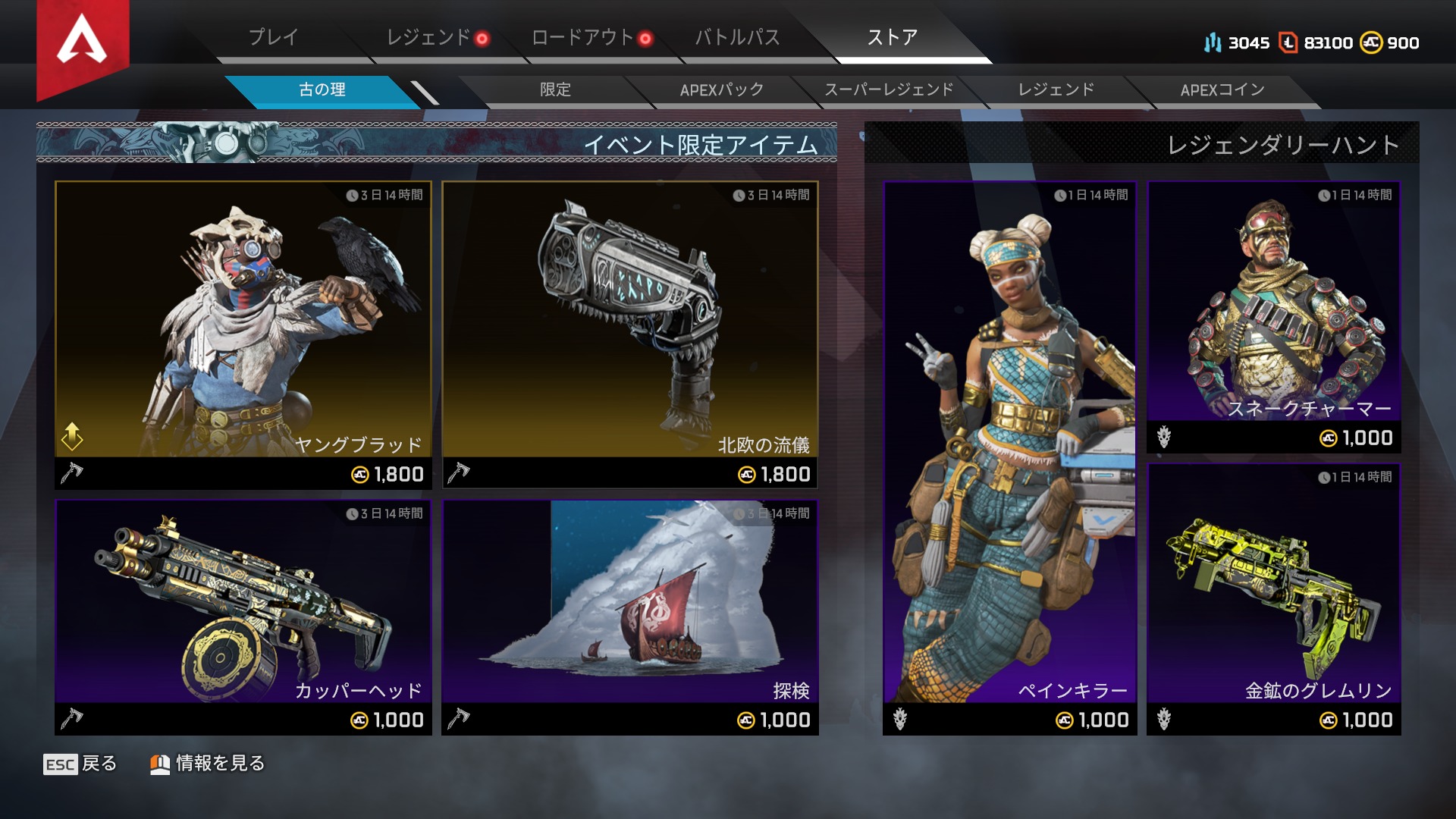
Task: Click the 戻る back button
Action: 80,764
